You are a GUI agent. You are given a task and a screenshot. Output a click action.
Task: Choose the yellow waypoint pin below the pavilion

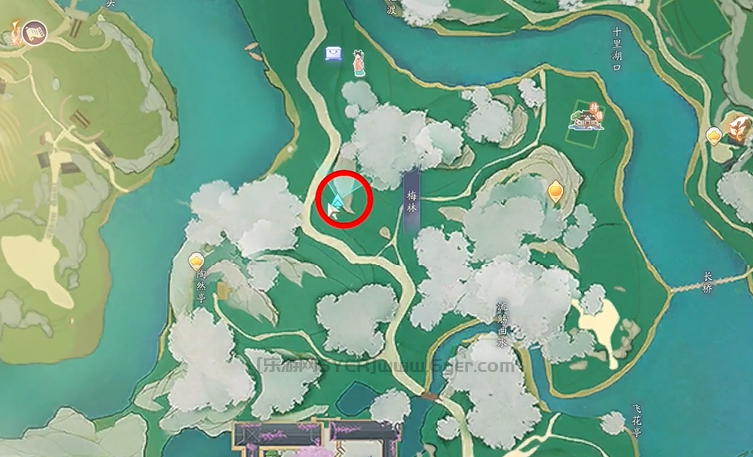point(556,188)
